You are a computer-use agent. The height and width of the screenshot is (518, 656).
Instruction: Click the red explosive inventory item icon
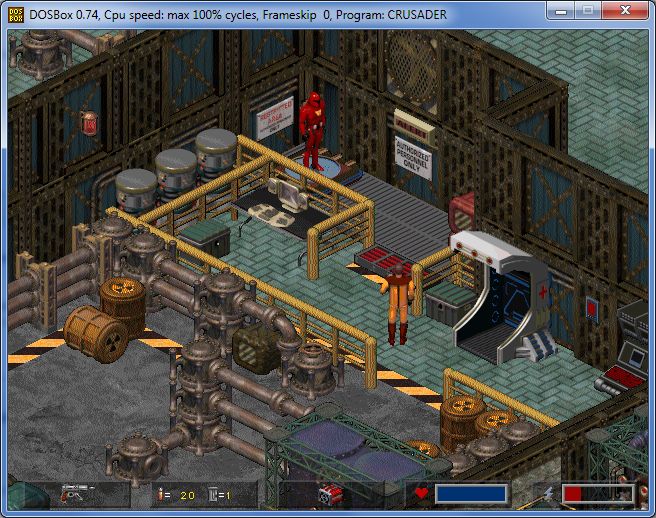329,494
